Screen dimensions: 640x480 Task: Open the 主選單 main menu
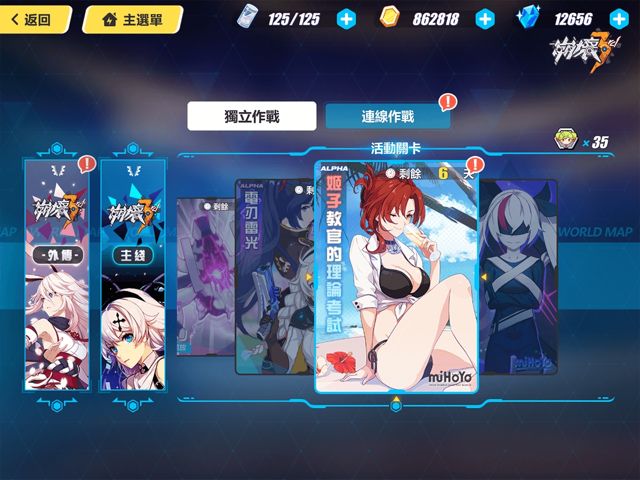click(x=132, y=19)
